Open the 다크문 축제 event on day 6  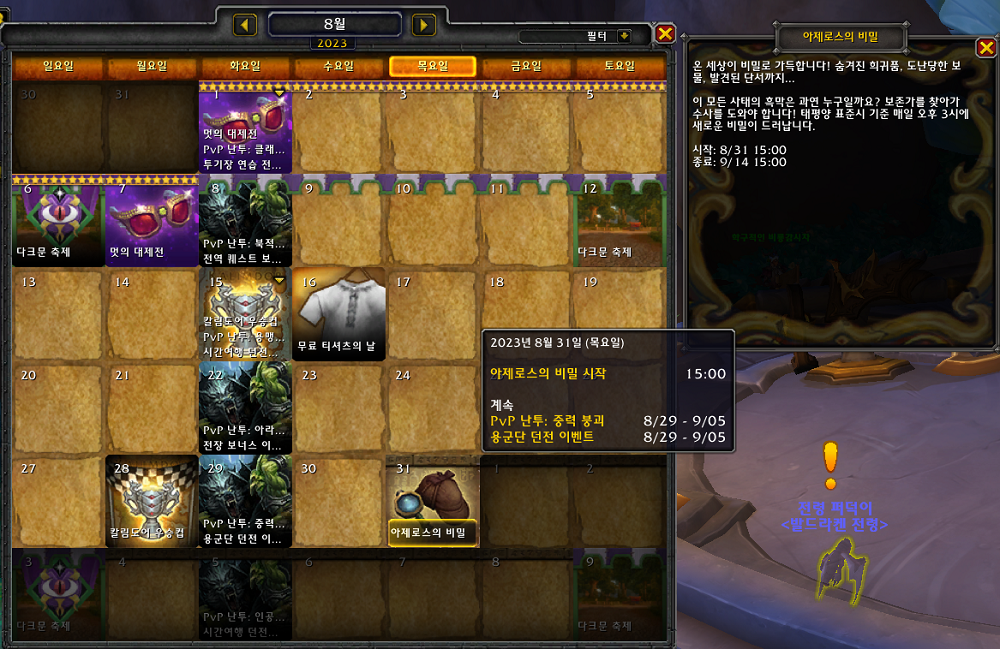tap(58, 222)
